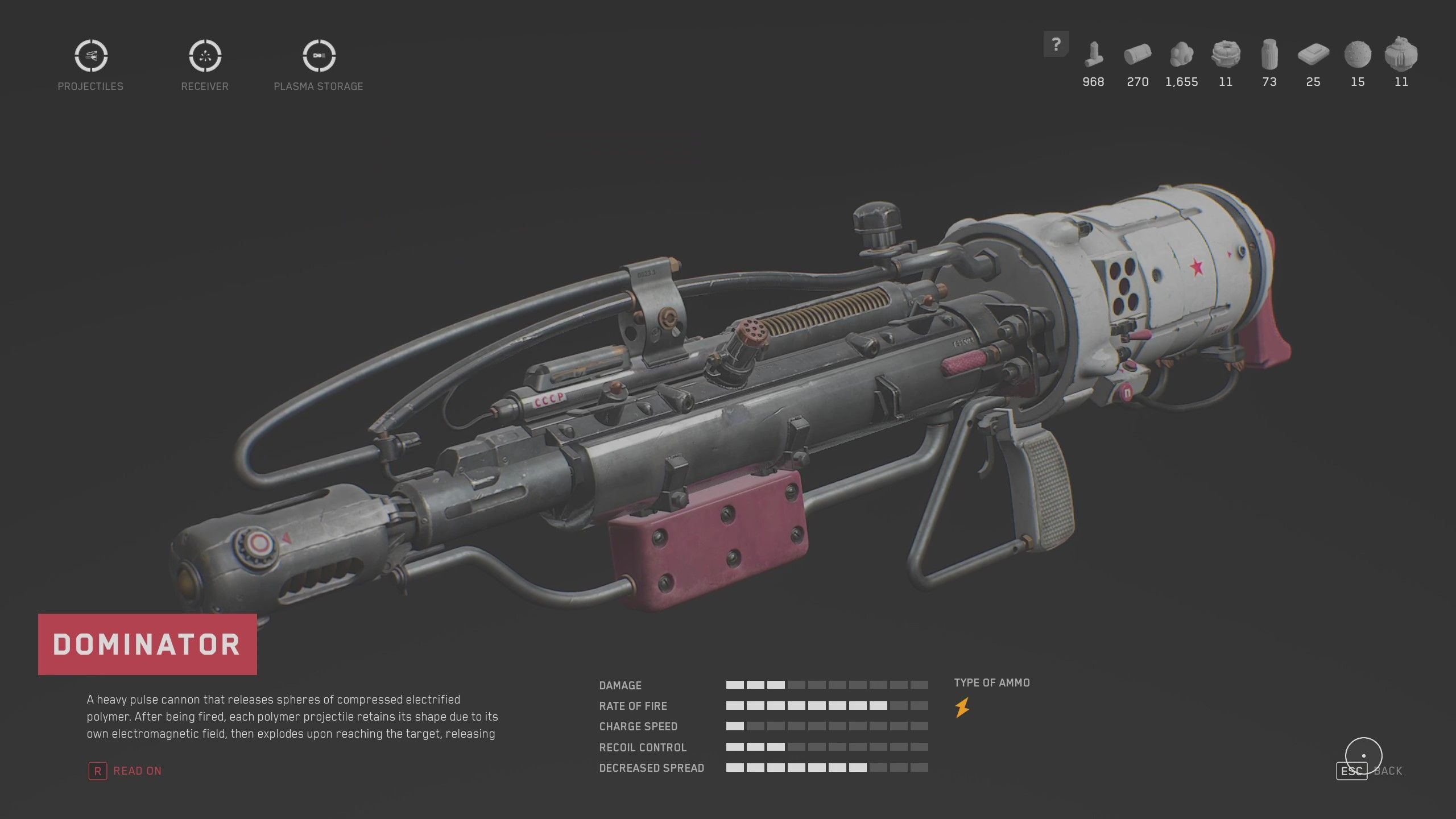Select the Plasma Storage modification slot
Screen dimensions: 1456x819
pyautogui.click(x=318, y=56)
